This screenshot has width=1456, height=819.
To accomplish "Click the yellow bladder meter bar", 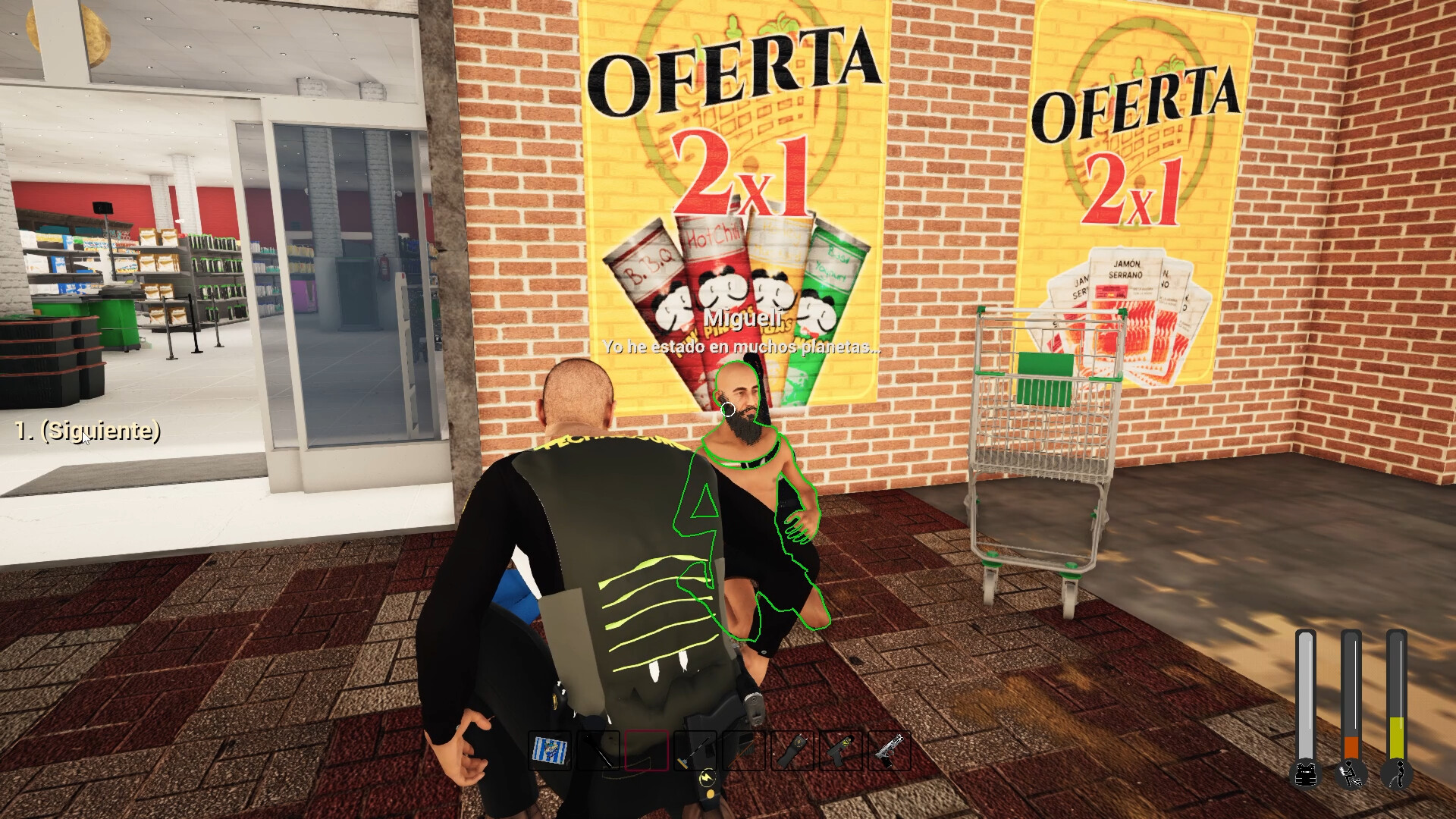I will 1398,738.
